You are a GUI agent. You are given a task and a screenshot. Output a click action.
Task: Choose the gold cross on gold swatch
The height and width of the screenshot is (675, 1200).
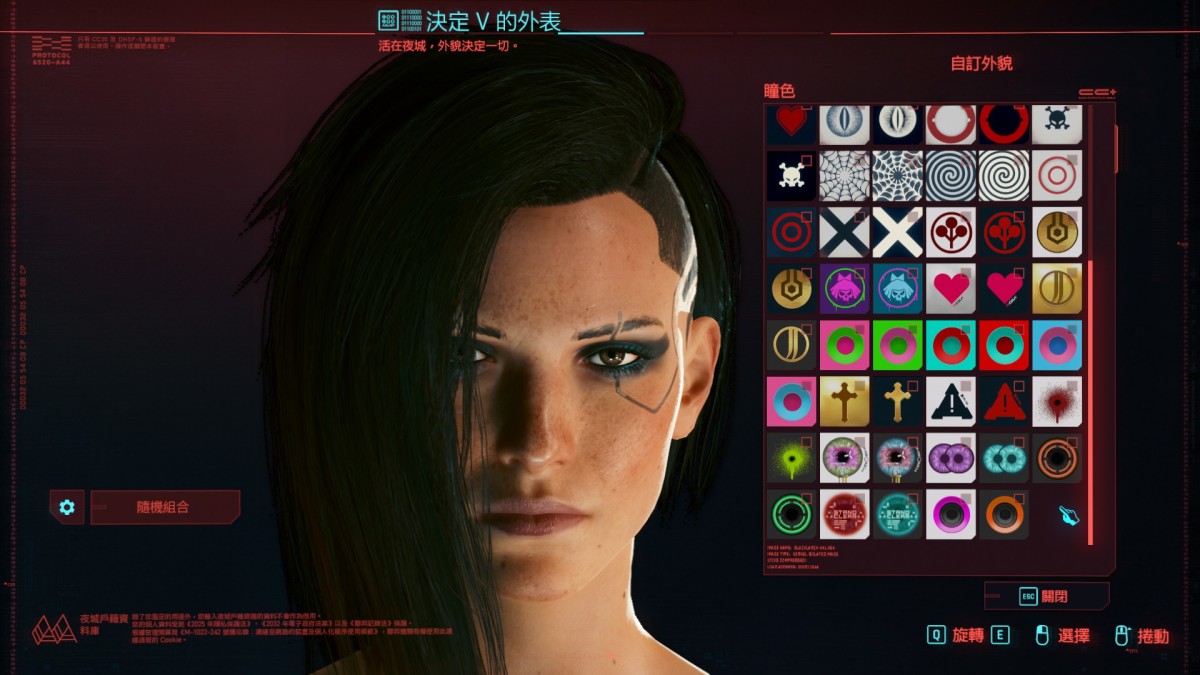tap(845, 401)
